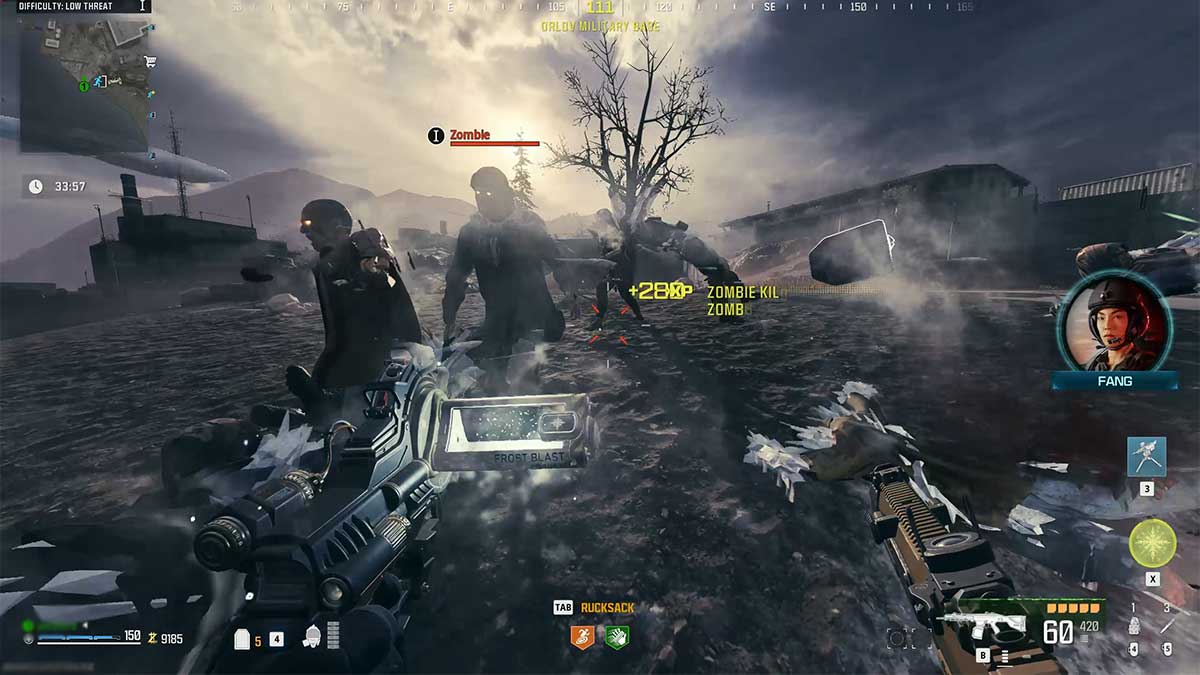This screenshot has height=675, width=1200.
Task: Select the orange running perk icon
Action: [582, 635]
